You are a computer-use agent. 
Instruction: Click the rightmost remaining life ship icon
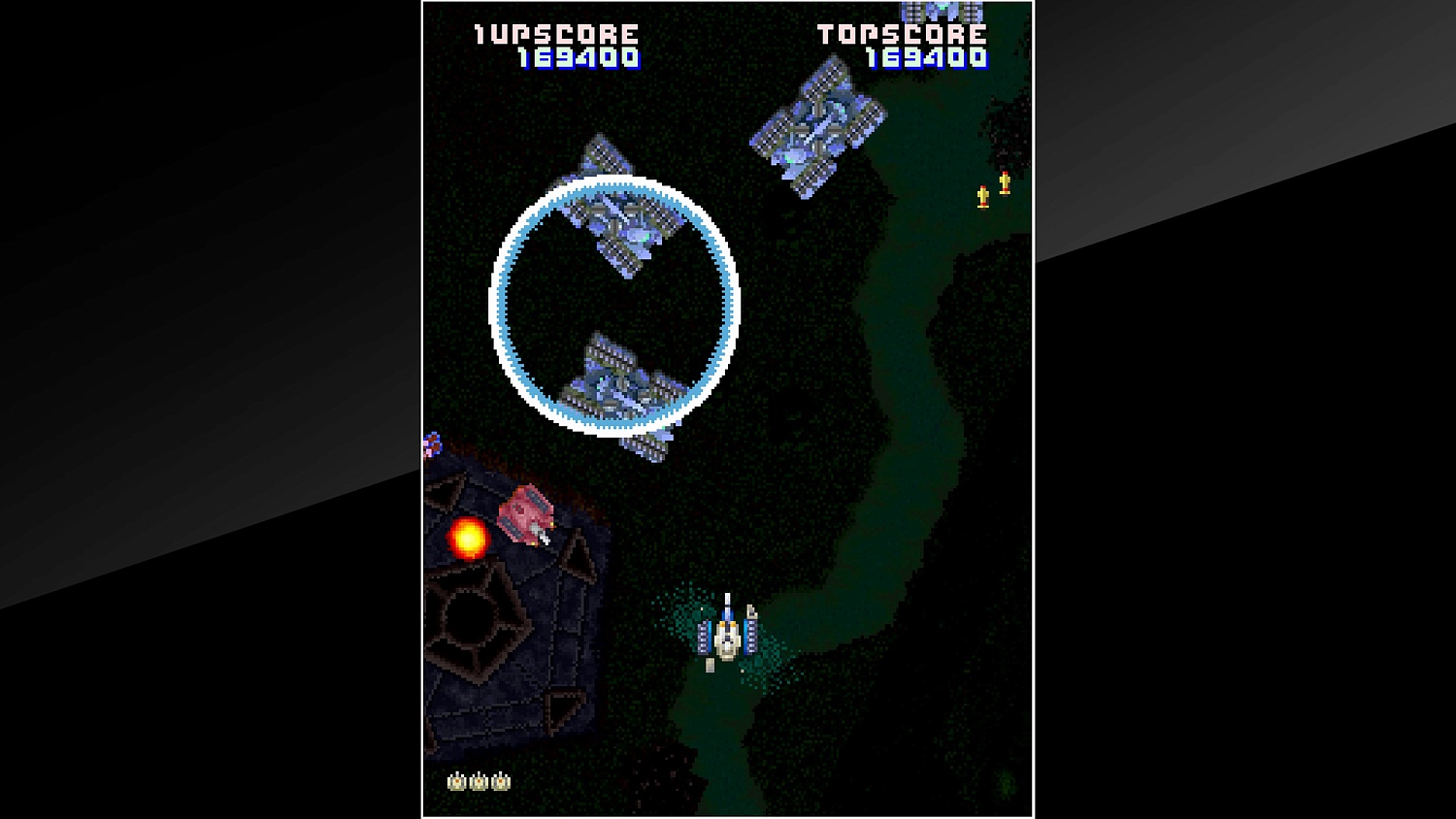[502, 779]
